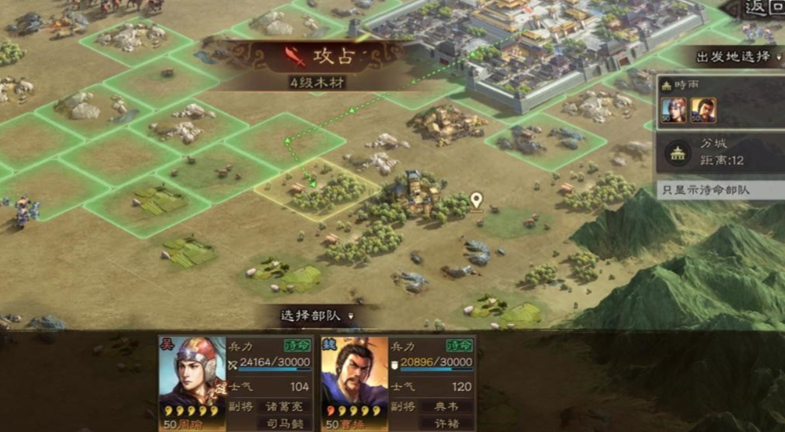This screenshot has width=785, height=432.
Task: Click the 攻占 attack banner
Action: point(318,56)
